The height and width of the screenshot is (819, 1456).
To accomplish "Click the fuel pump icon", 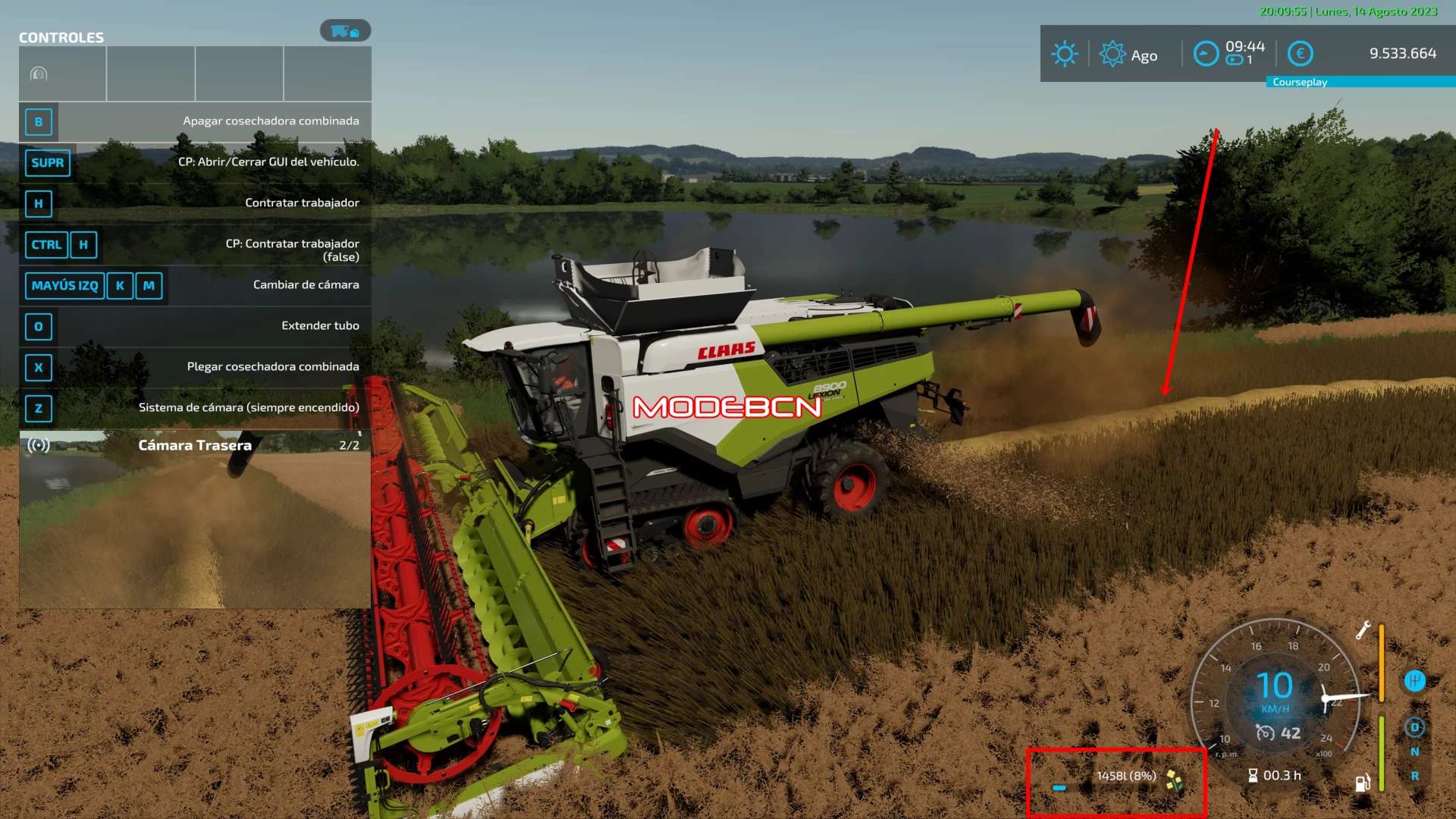I will pos(1362,783).
